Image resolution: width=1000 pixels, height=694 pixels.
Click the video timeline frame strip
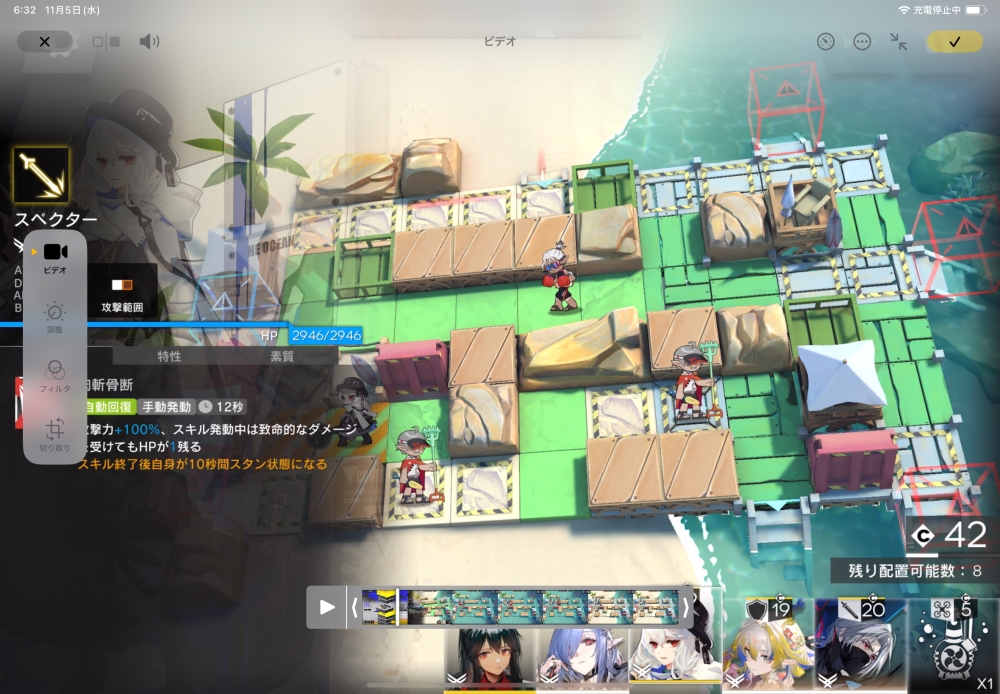point(520,606)
